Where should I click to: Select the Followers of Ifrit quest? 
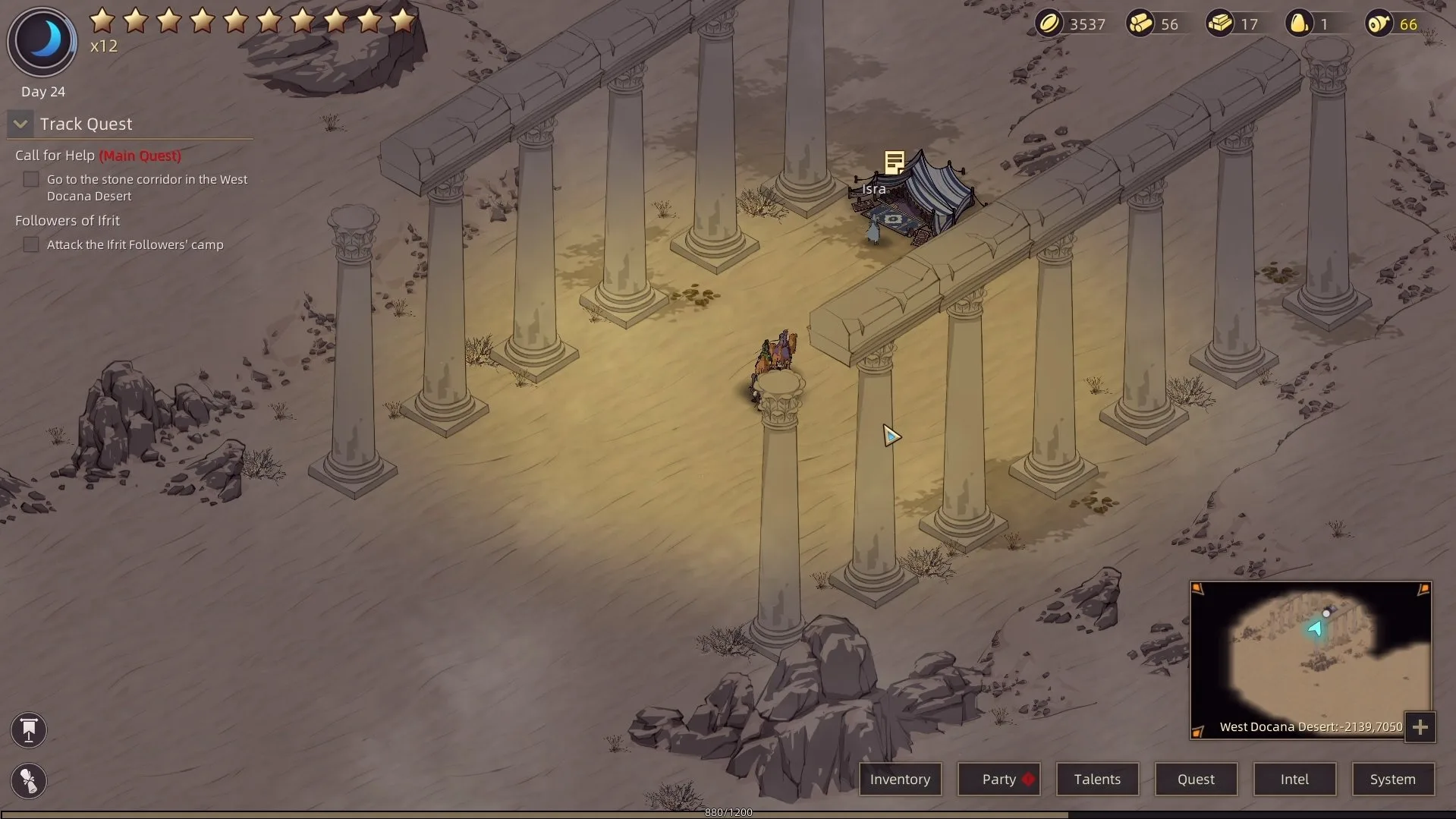tap(68, 221)
